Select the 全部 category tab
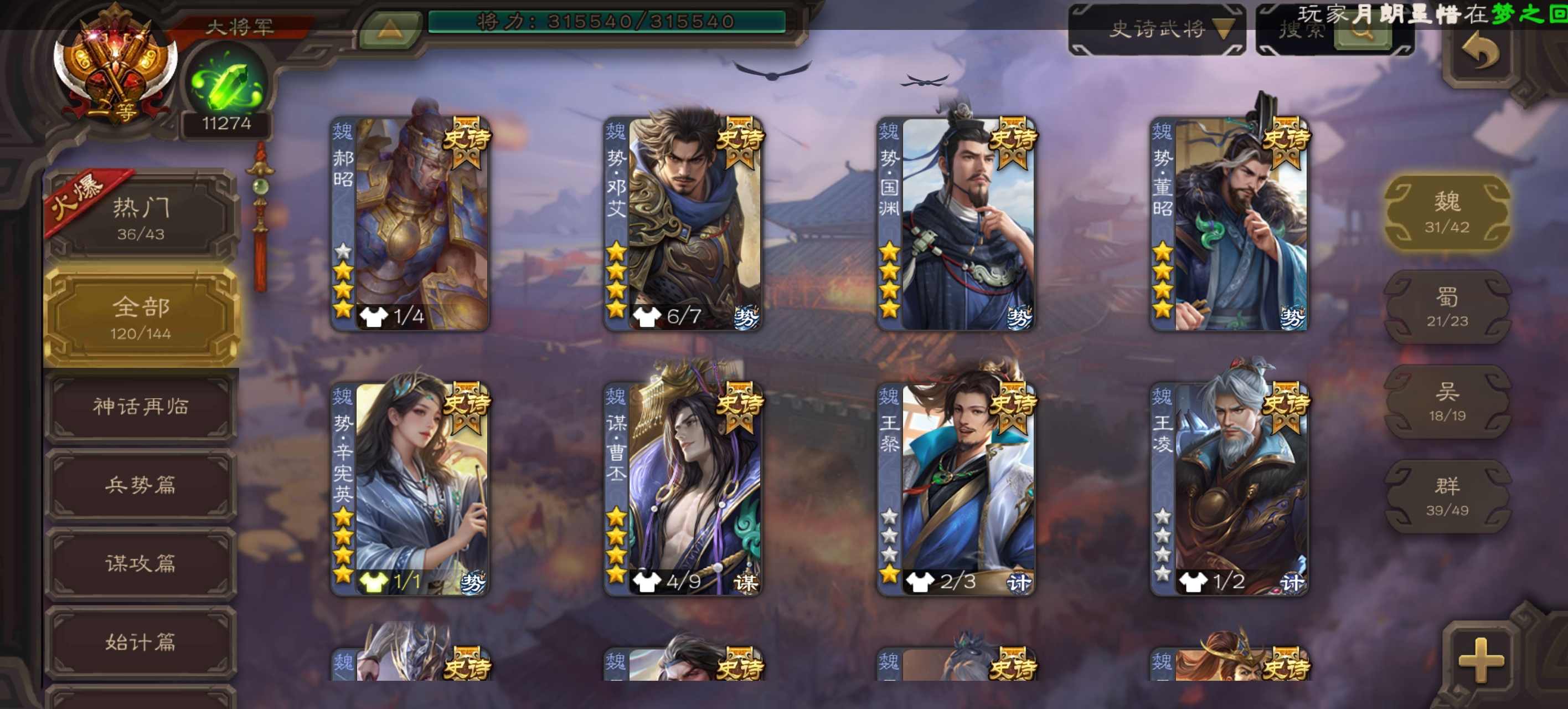The height and width of the screenshot is (709, 1568). tap(141, 317)
